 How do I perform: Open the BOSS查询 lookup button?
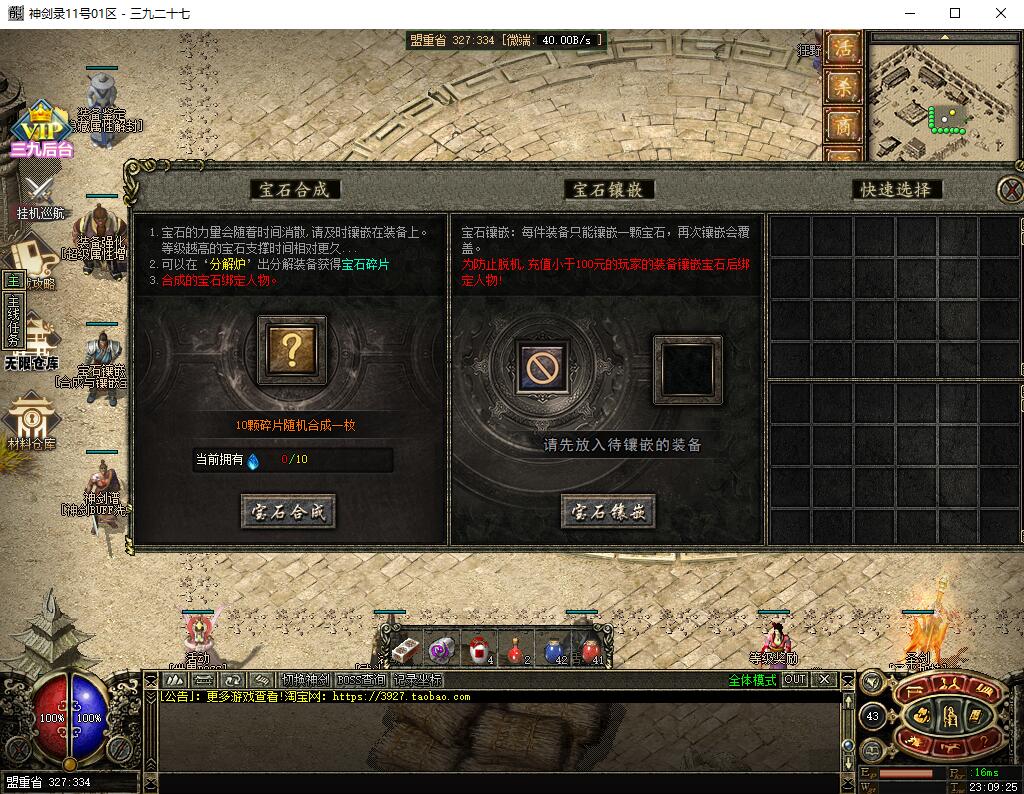tap(361, 680)
